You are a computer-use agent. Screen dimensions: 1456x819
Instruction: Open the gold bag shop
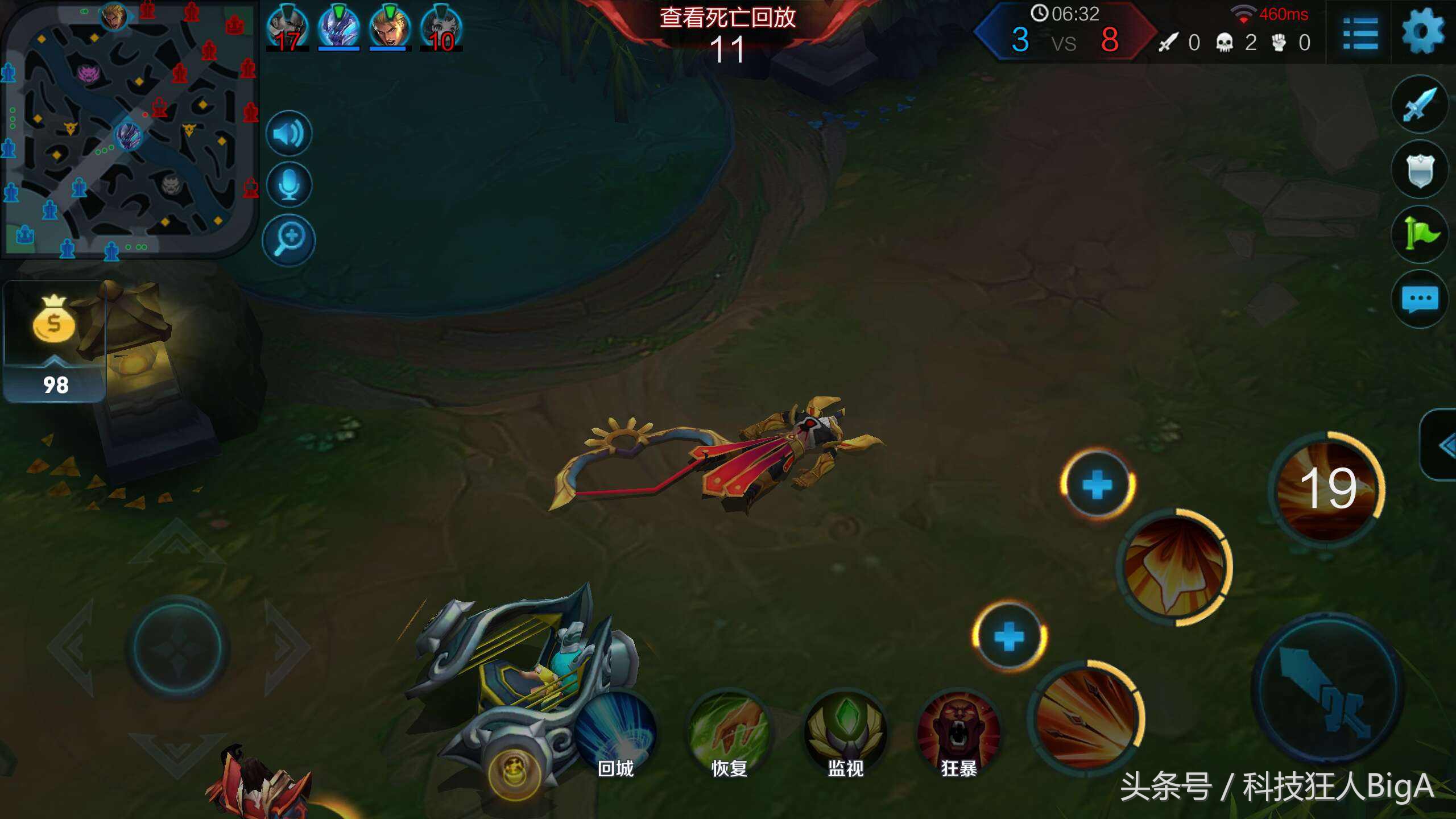54,341
